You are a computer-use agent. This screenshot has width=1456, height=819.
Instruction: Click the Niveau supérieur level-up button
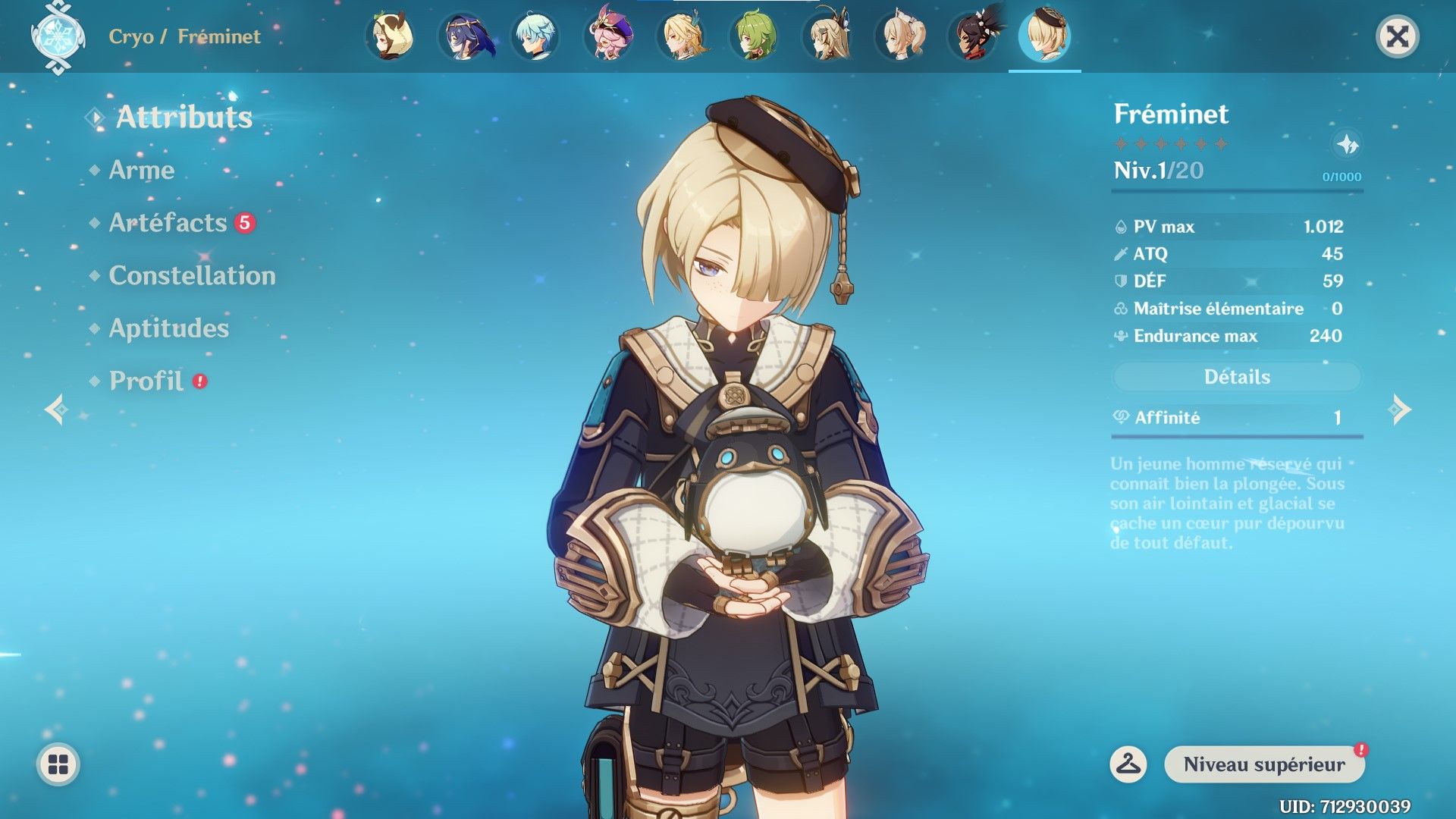pos(1264,764)
